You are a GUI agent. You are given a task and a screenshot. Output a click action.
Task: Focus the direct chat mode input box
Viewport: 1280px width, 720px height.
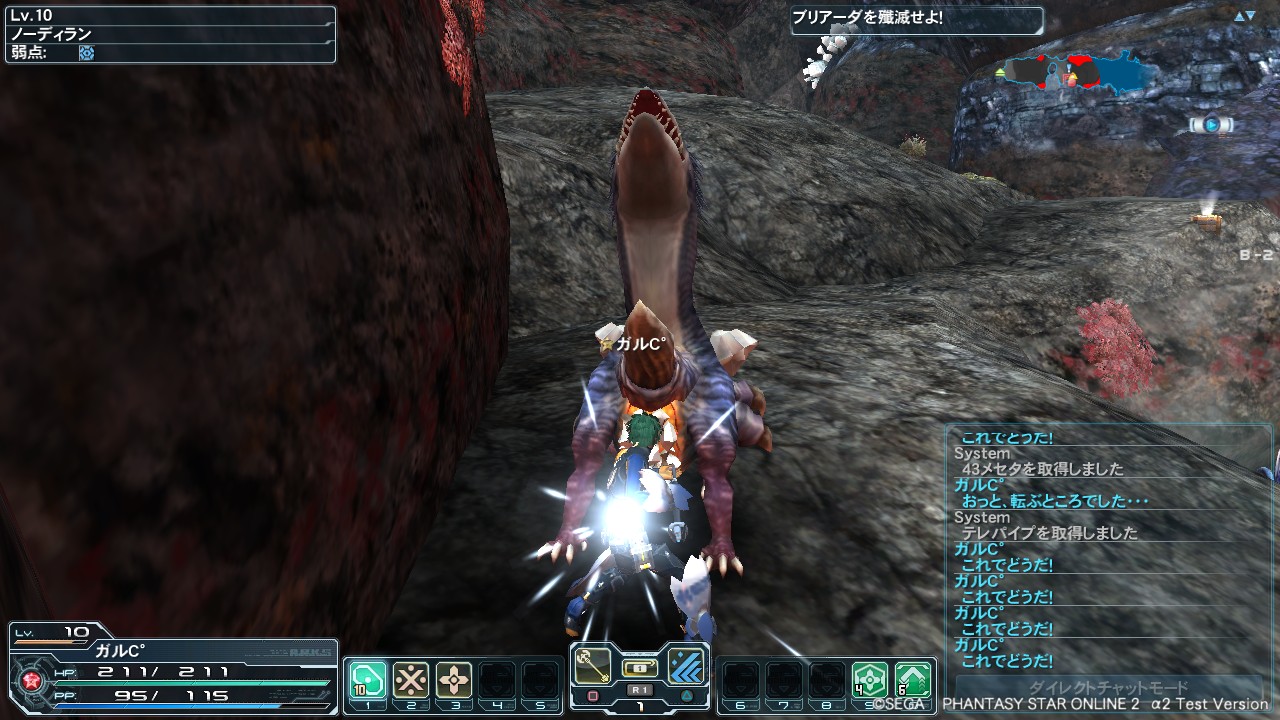pos(1108,687)
